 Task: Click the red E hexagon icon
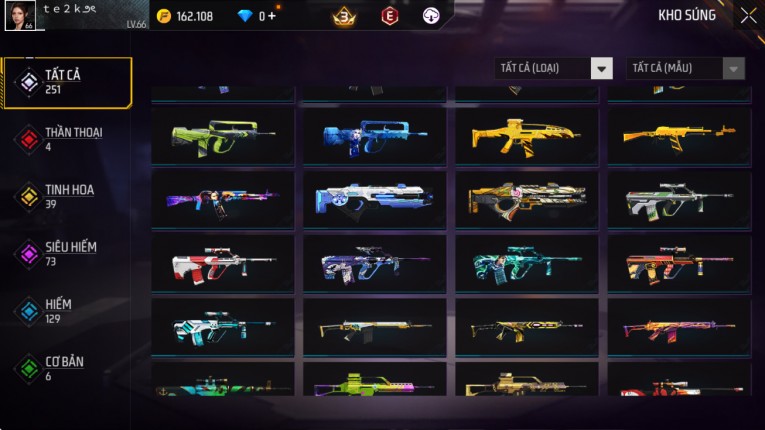click(x=390, y=16)
